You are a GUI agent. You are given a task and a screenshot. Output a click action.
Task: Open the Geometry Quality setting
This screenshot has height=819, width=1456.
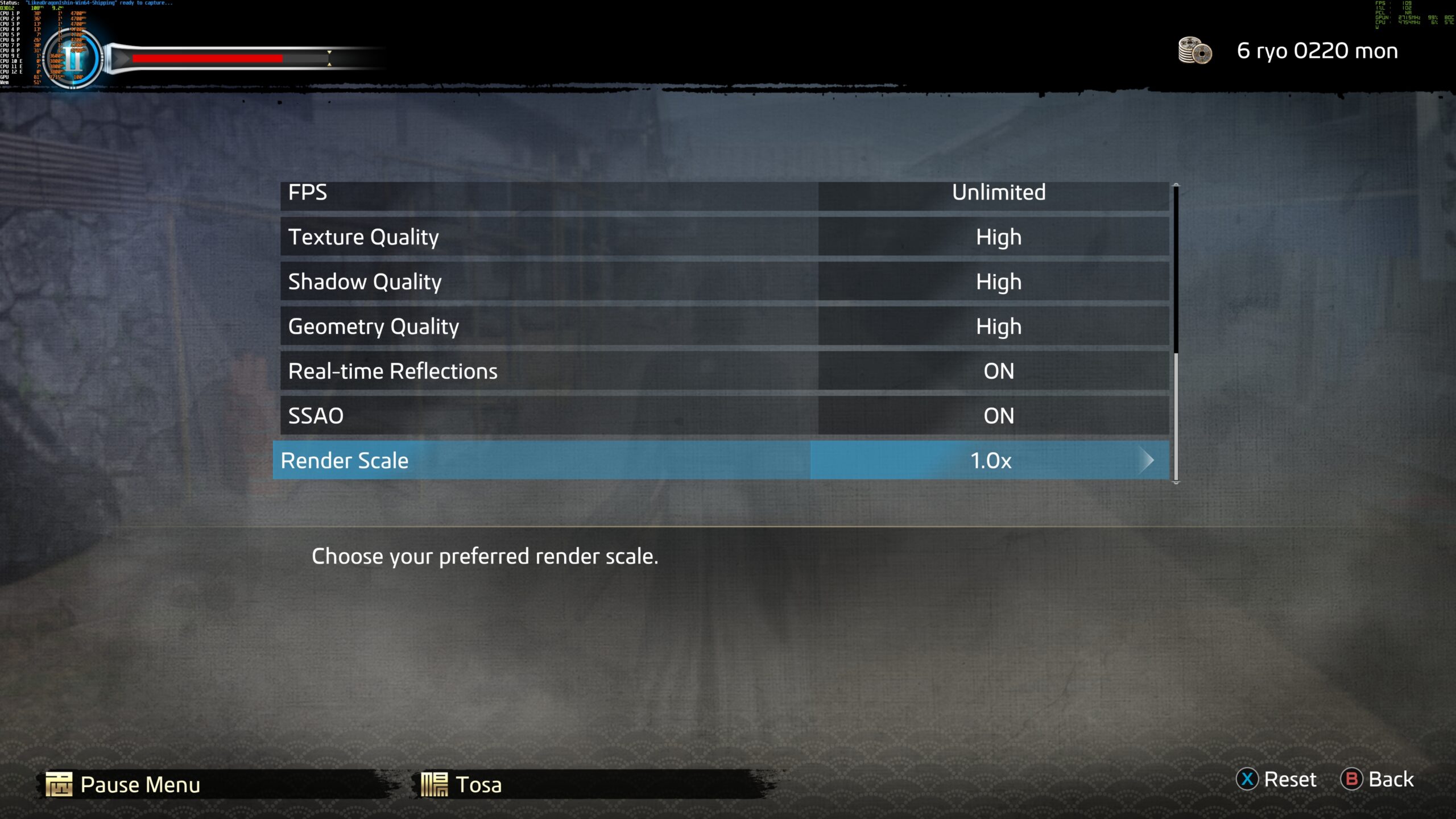coord(723,326)
